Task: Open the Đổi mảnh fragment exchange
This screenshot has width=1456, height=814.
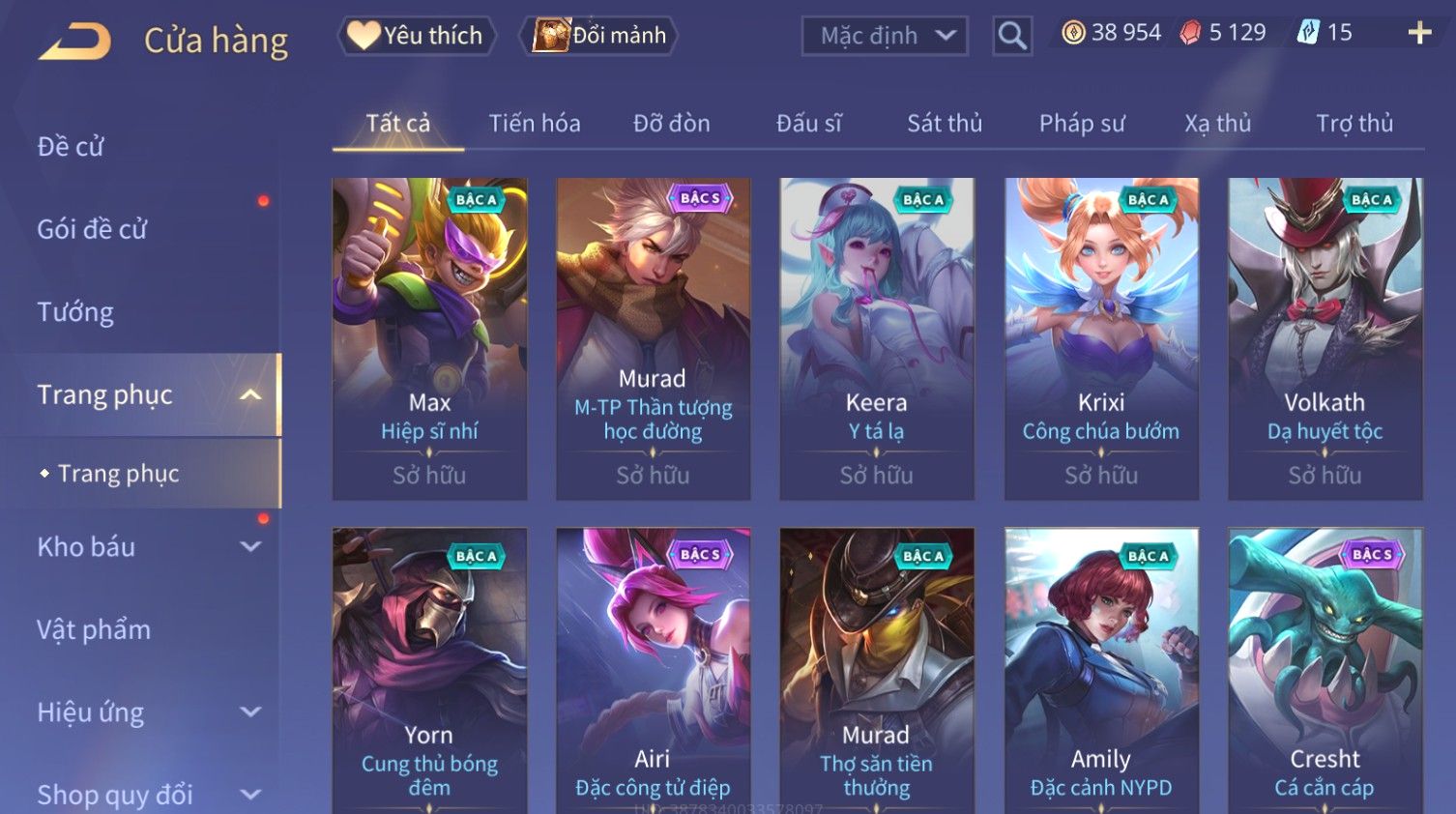Action: click(599, 36)
